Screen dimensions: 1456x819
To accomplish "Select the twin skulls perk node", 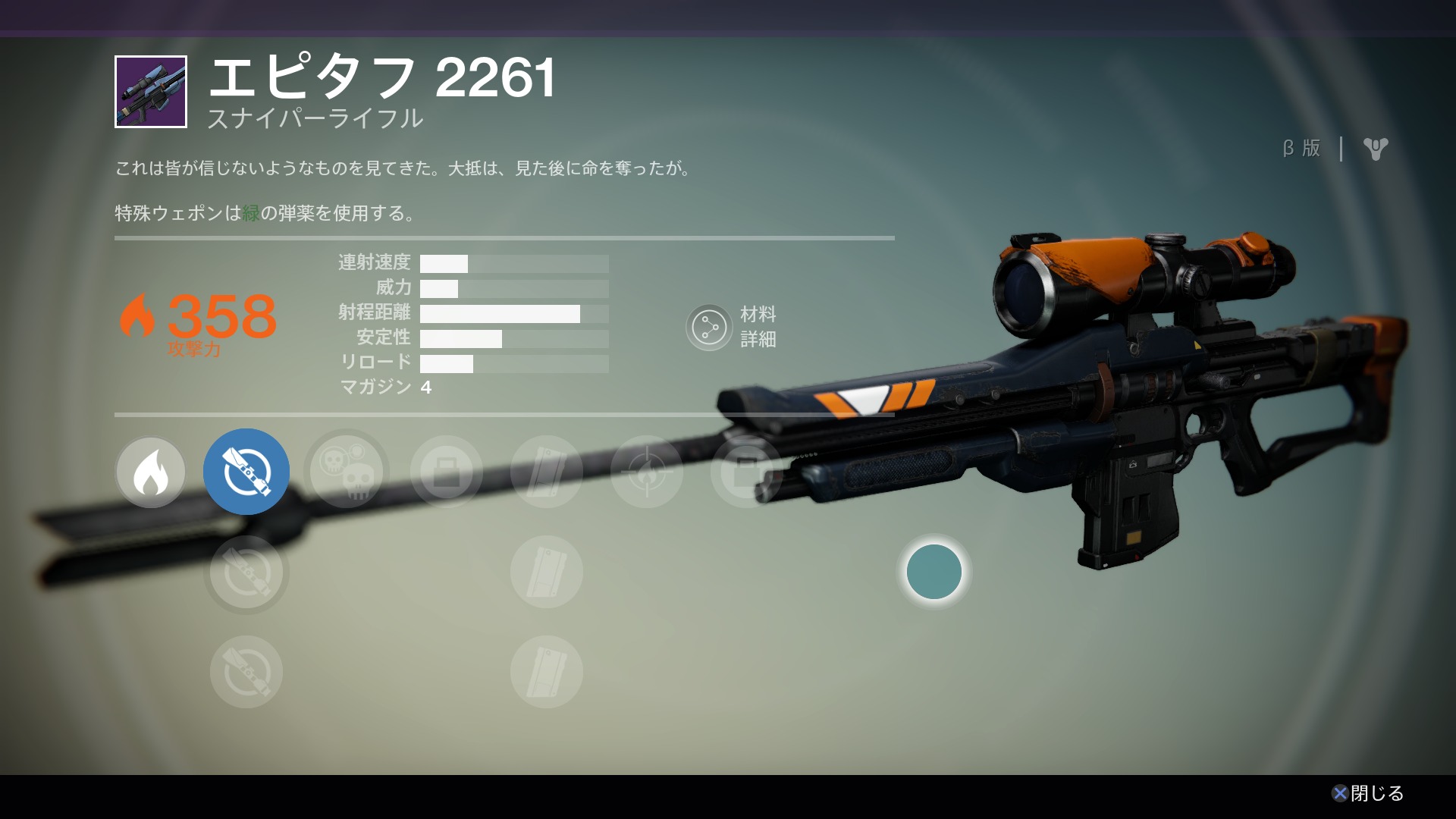I will pyautogui.click(x=347, y=472).
